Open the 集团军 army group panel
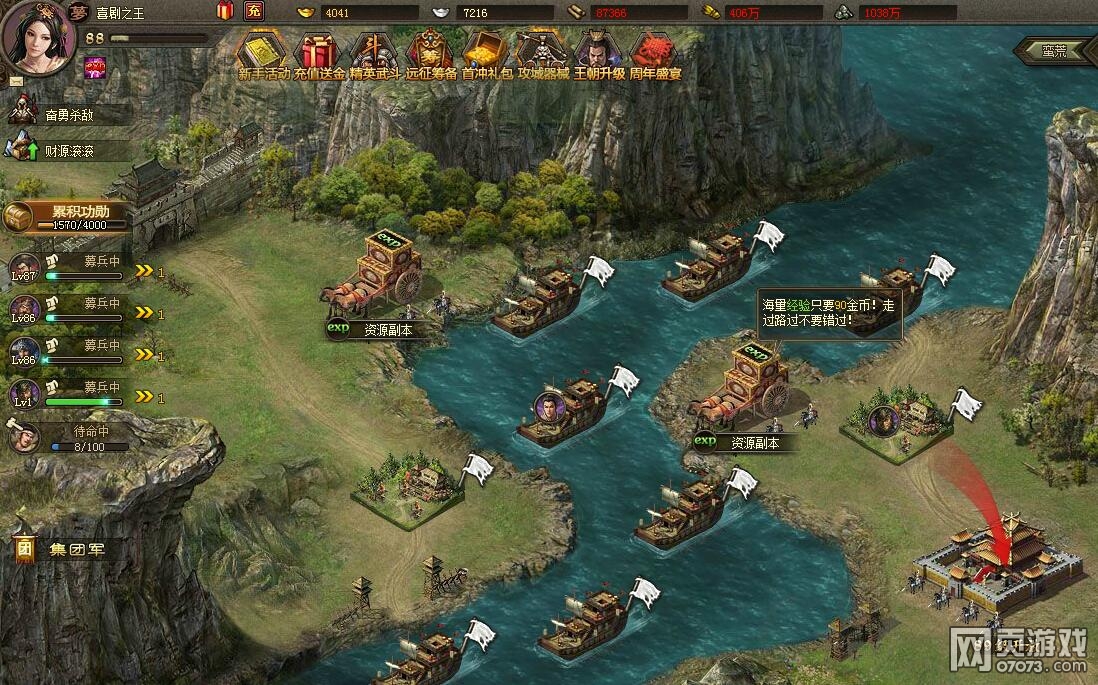Viewport: 1098px width, 685px height. click(x=62, y=549)
